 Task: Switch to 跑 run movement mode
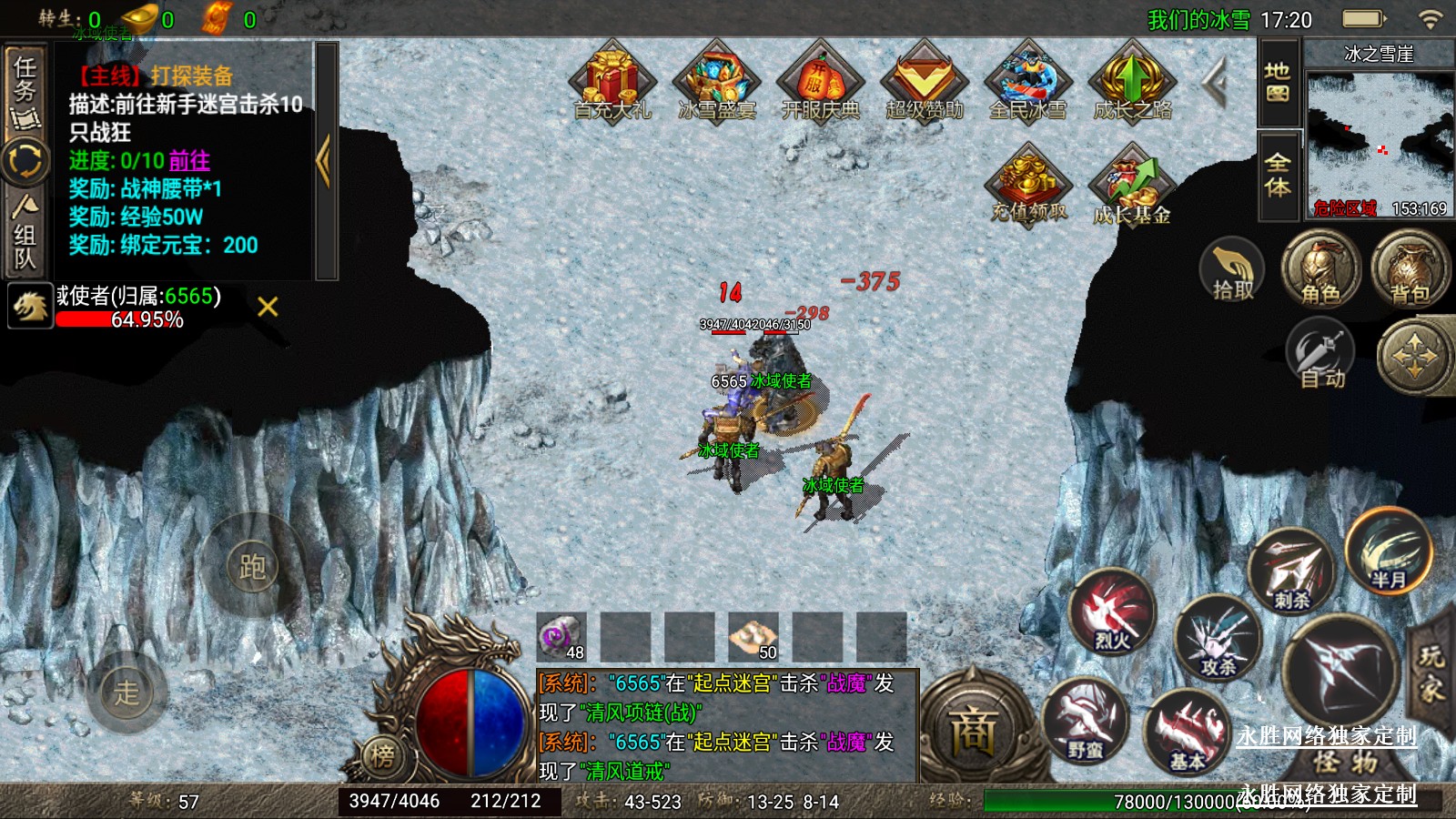(x=252, y=567)
